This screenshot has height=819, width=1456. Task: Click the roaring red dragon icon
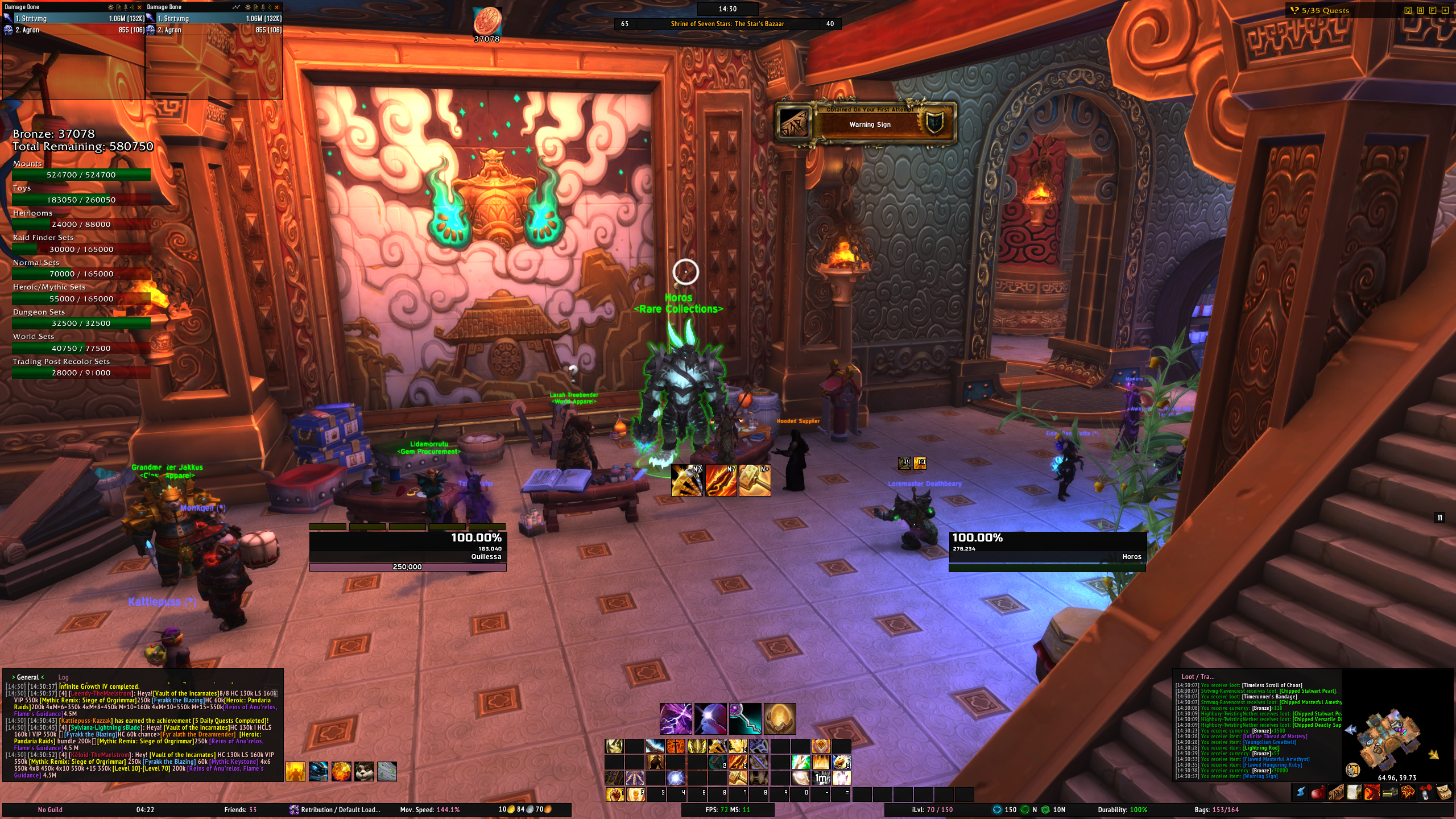1371,792
